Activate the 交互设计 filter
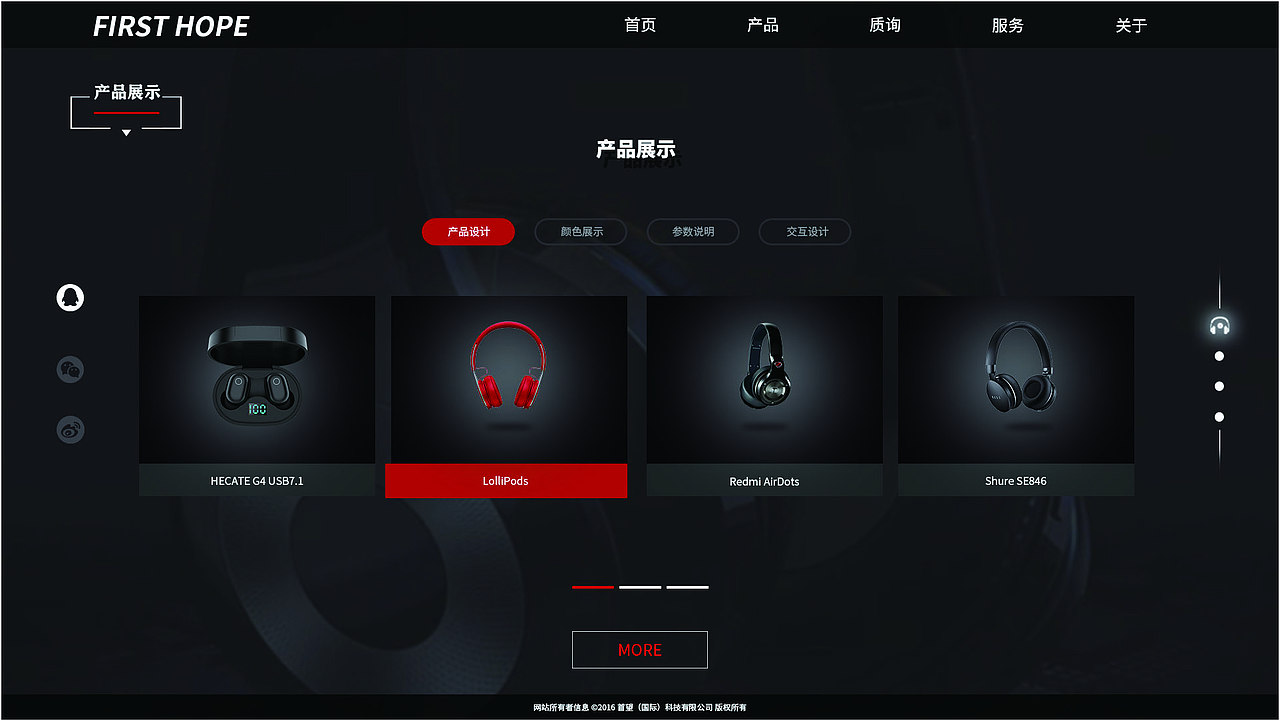Screen dimensions: 1280x721 point(805,231)
